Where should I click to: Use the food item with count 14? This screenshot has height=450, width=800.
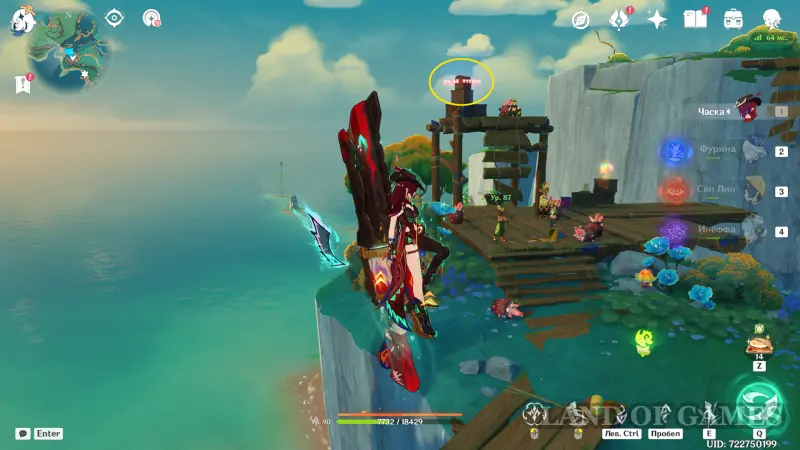(759, 345)
